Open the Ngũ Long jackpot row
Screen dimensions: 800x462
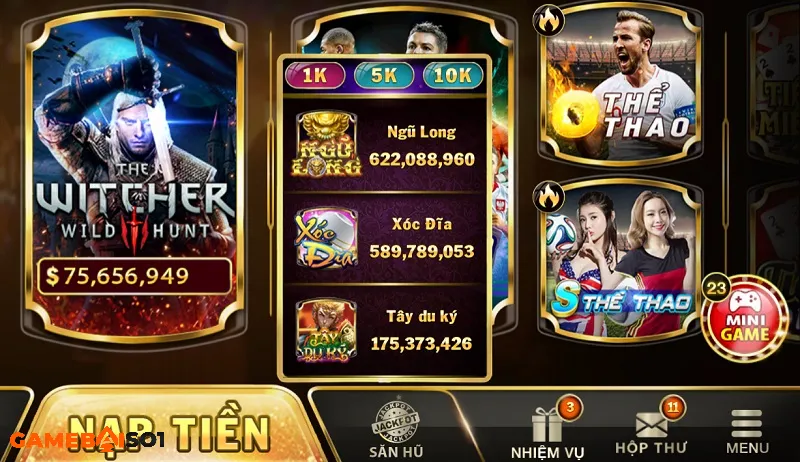pyautogui.click(x=385, y=146)
